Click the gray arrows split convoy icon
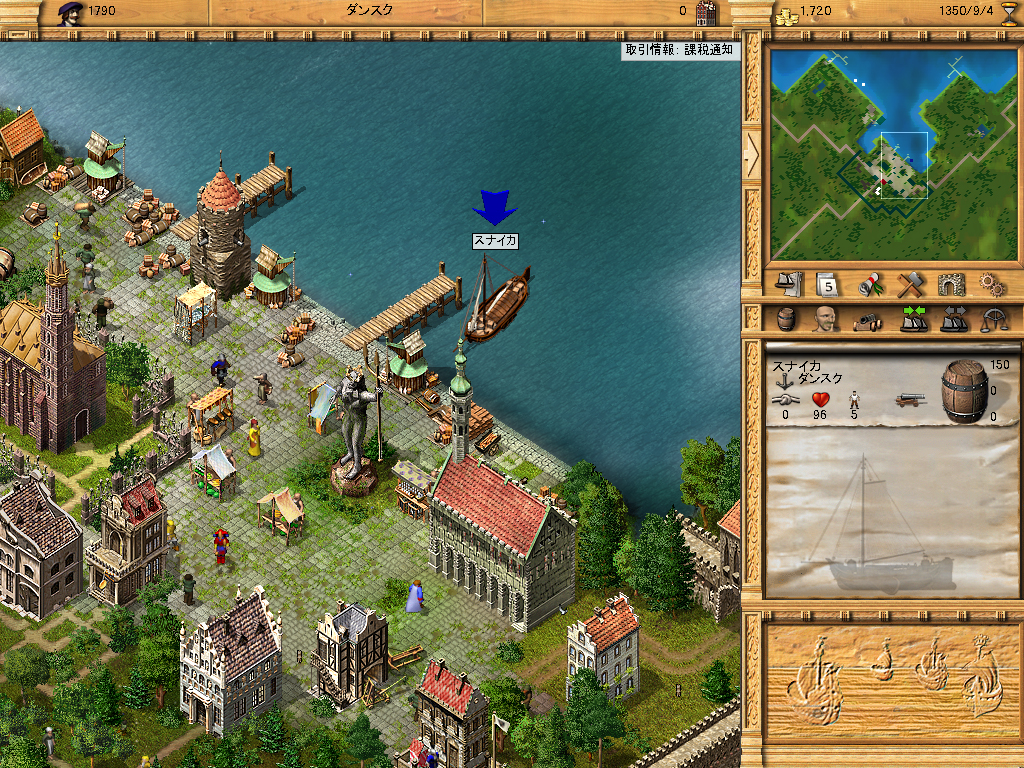Screen dimensions: 1024x768 click(x=953, y=320)
